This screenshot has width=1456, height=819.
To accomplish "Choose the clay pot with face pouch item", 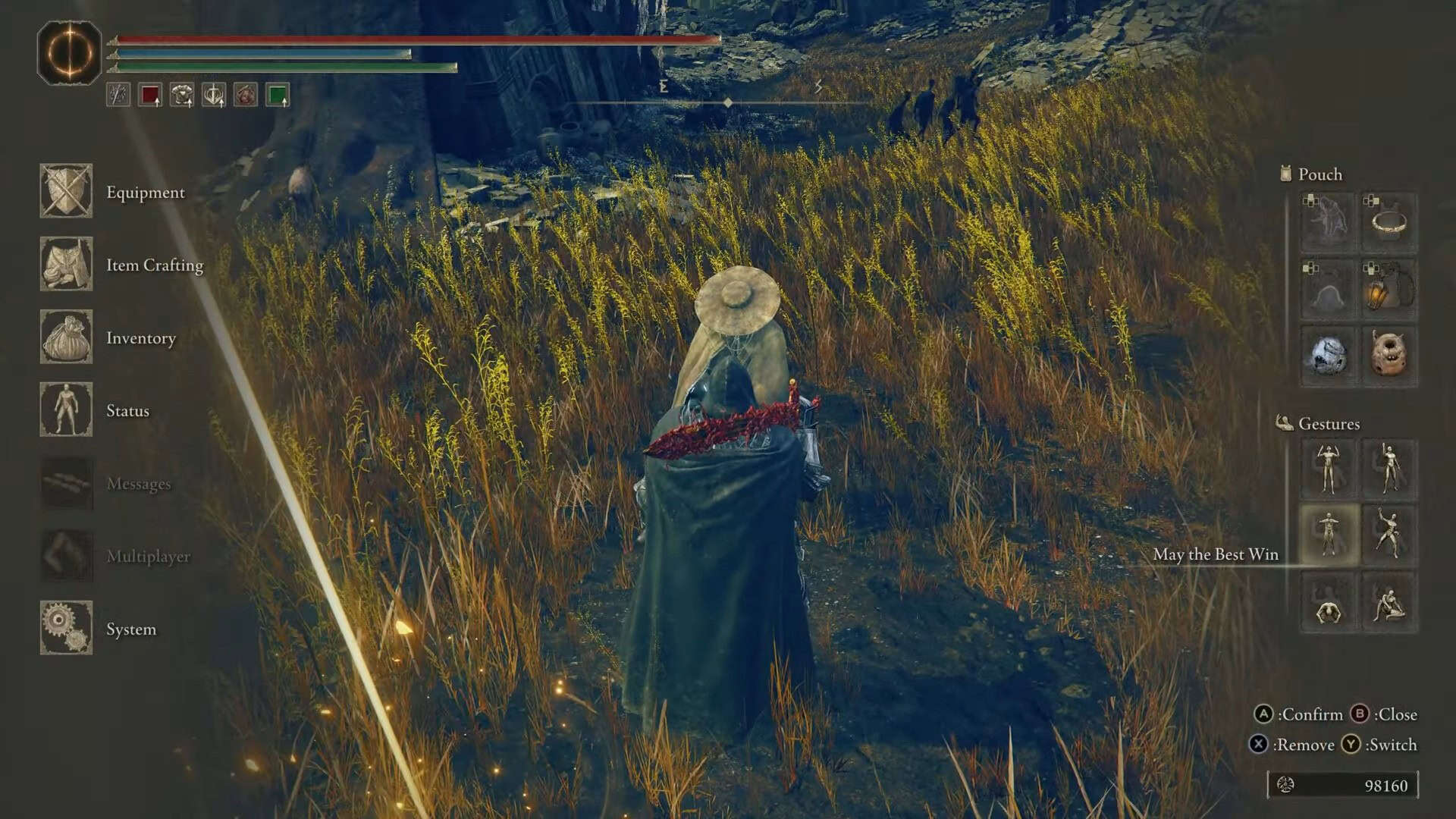I will pos(1389,355).
